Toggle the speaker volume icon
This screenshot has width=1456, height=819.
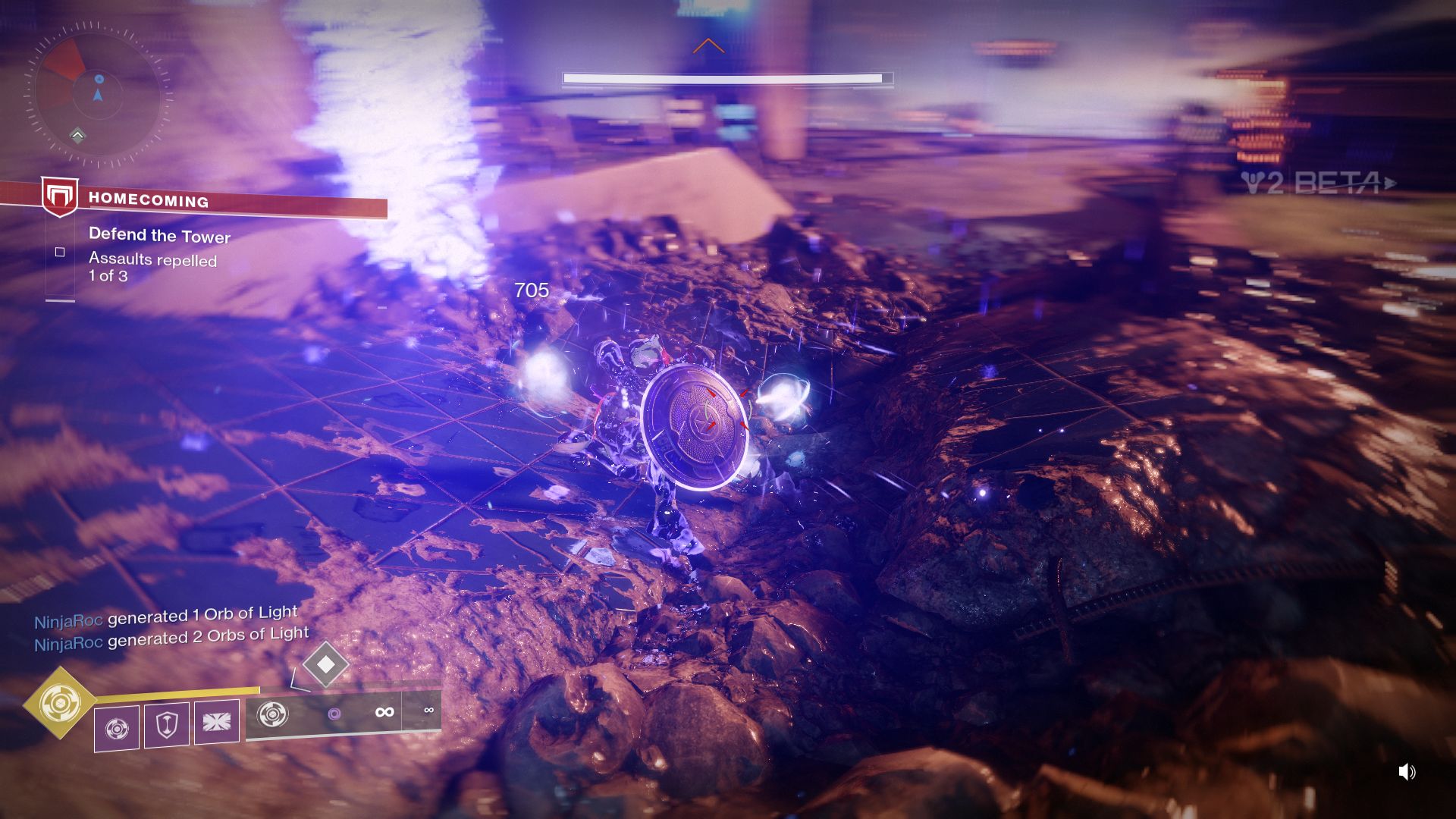click(1406, 772)
